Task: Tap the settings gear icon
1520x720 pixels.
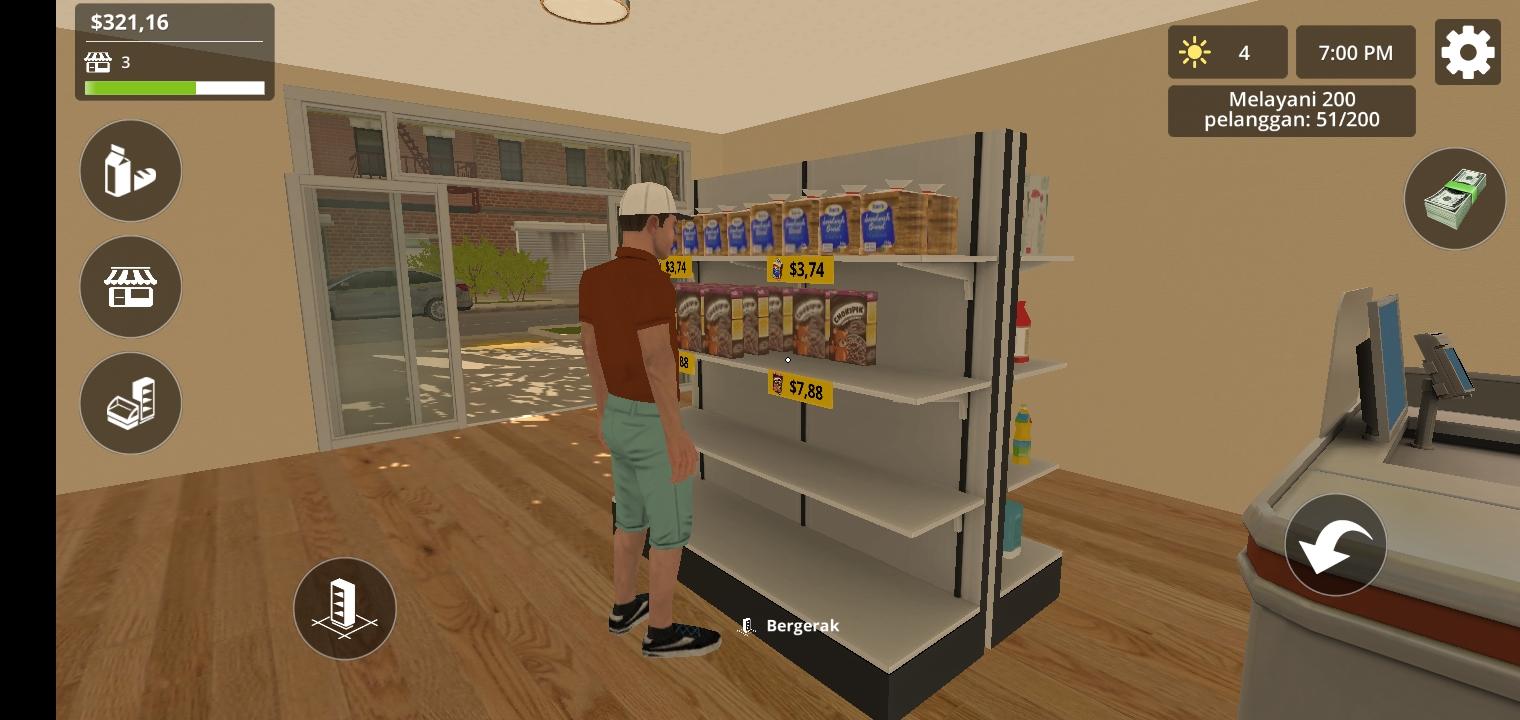Action: 1467,52
